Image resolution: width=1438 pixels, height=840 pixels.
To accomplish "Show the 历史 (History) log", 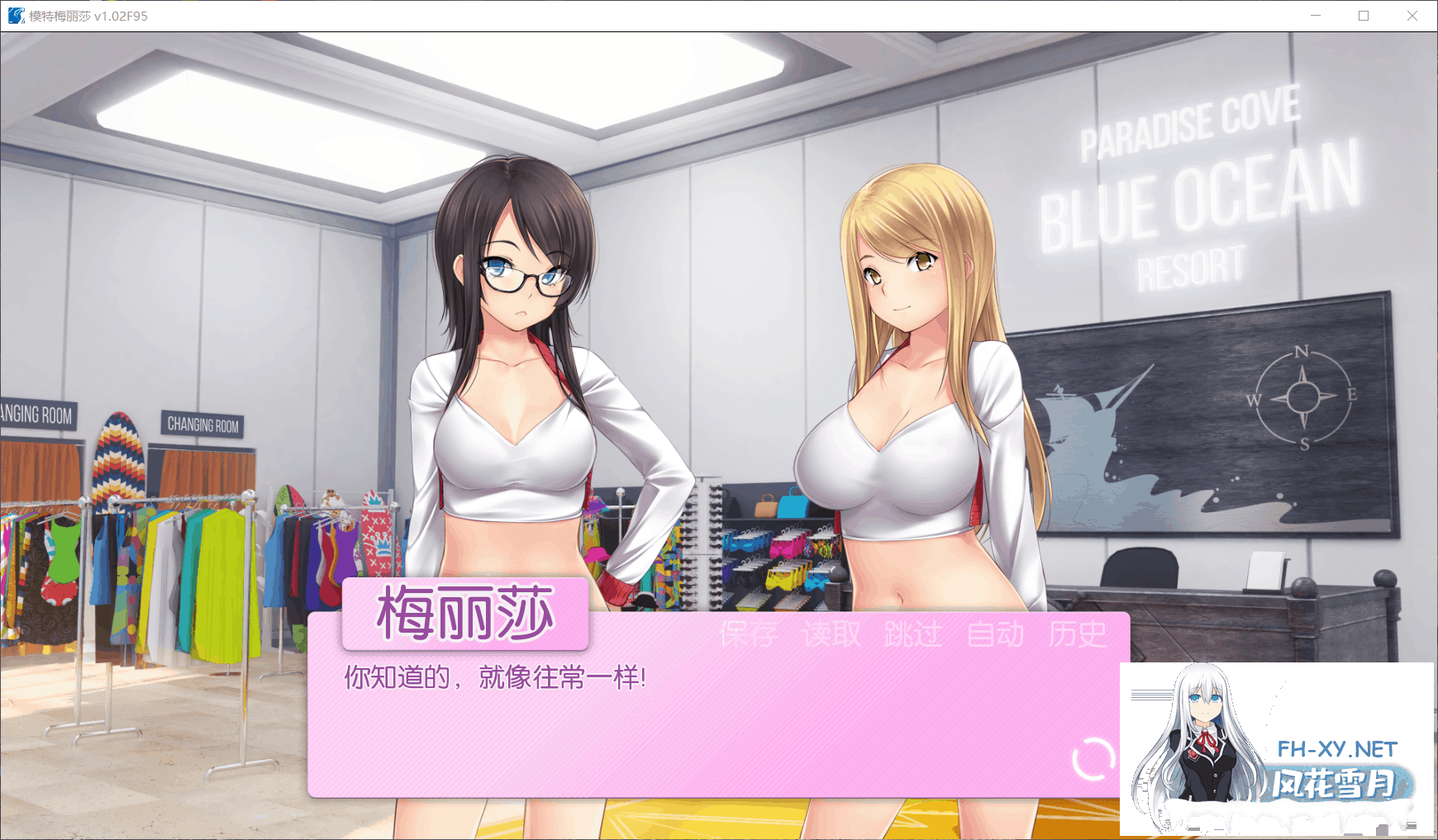I will (1077, 634).
